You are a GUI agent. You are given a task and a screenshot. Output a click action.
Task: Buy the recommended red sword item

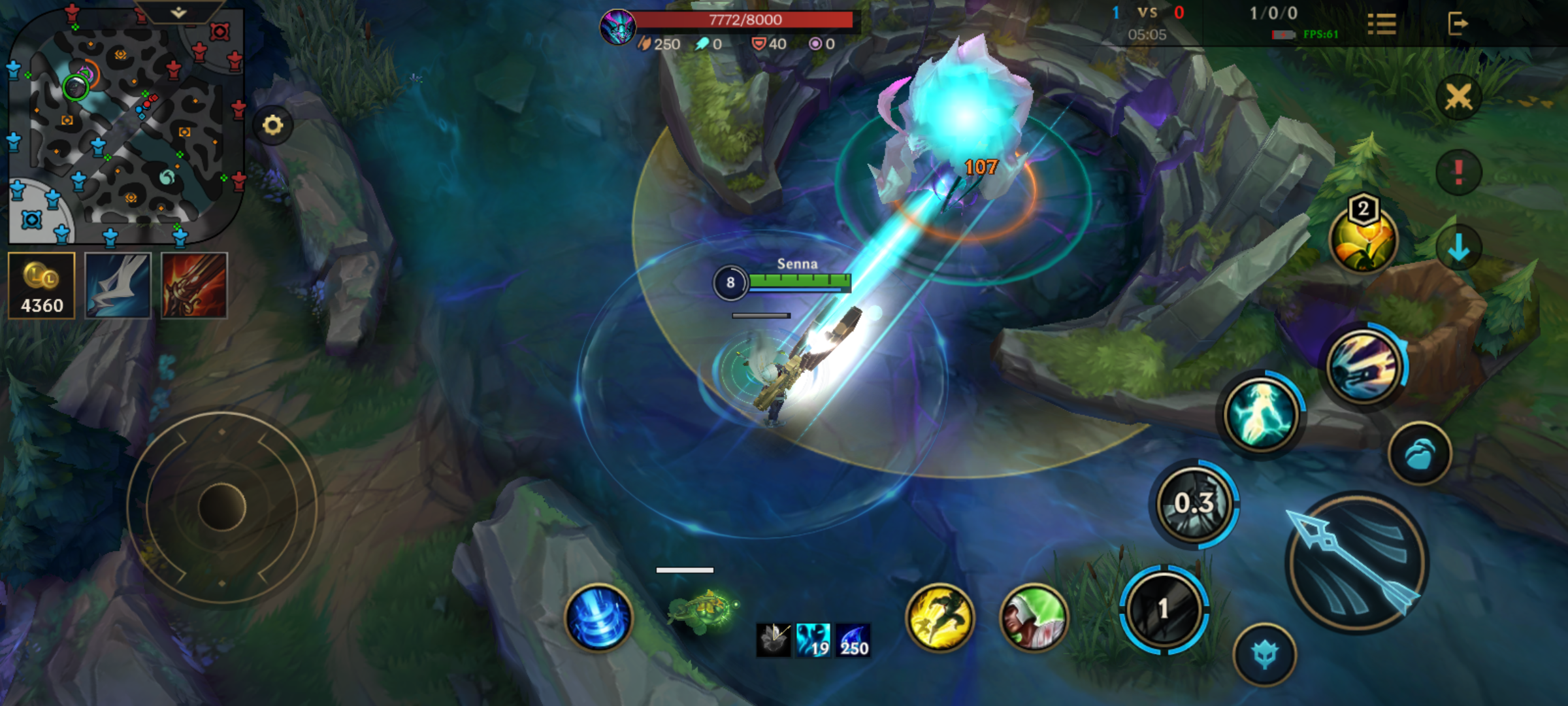point(194,286)
